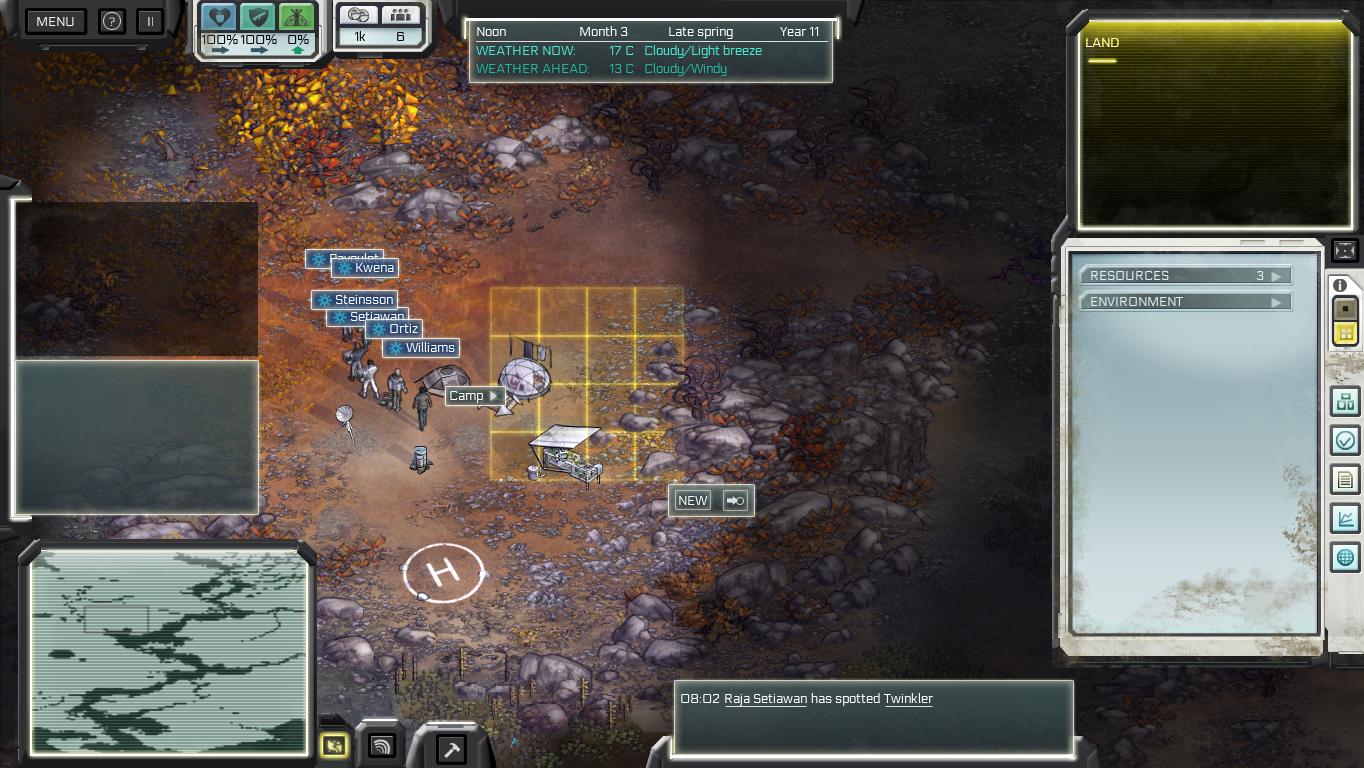Image resolution: width=1364 pixels, height=768 pixels.
Task: Select colonist Williams name tag
Action: click(x=421, y=348)
